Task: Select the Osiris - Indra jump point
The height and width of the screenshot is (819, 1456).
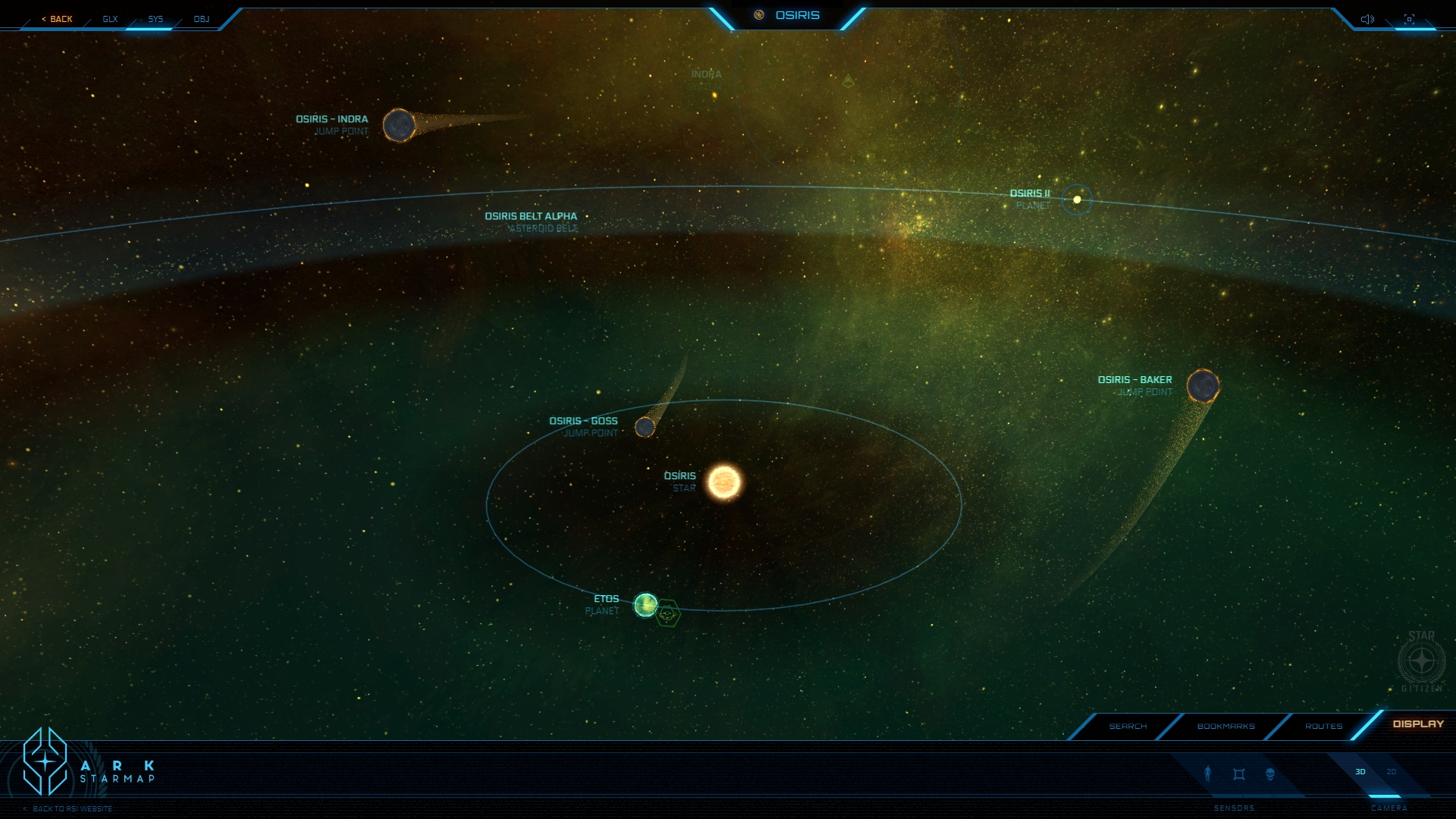Action: click(399, 125)
